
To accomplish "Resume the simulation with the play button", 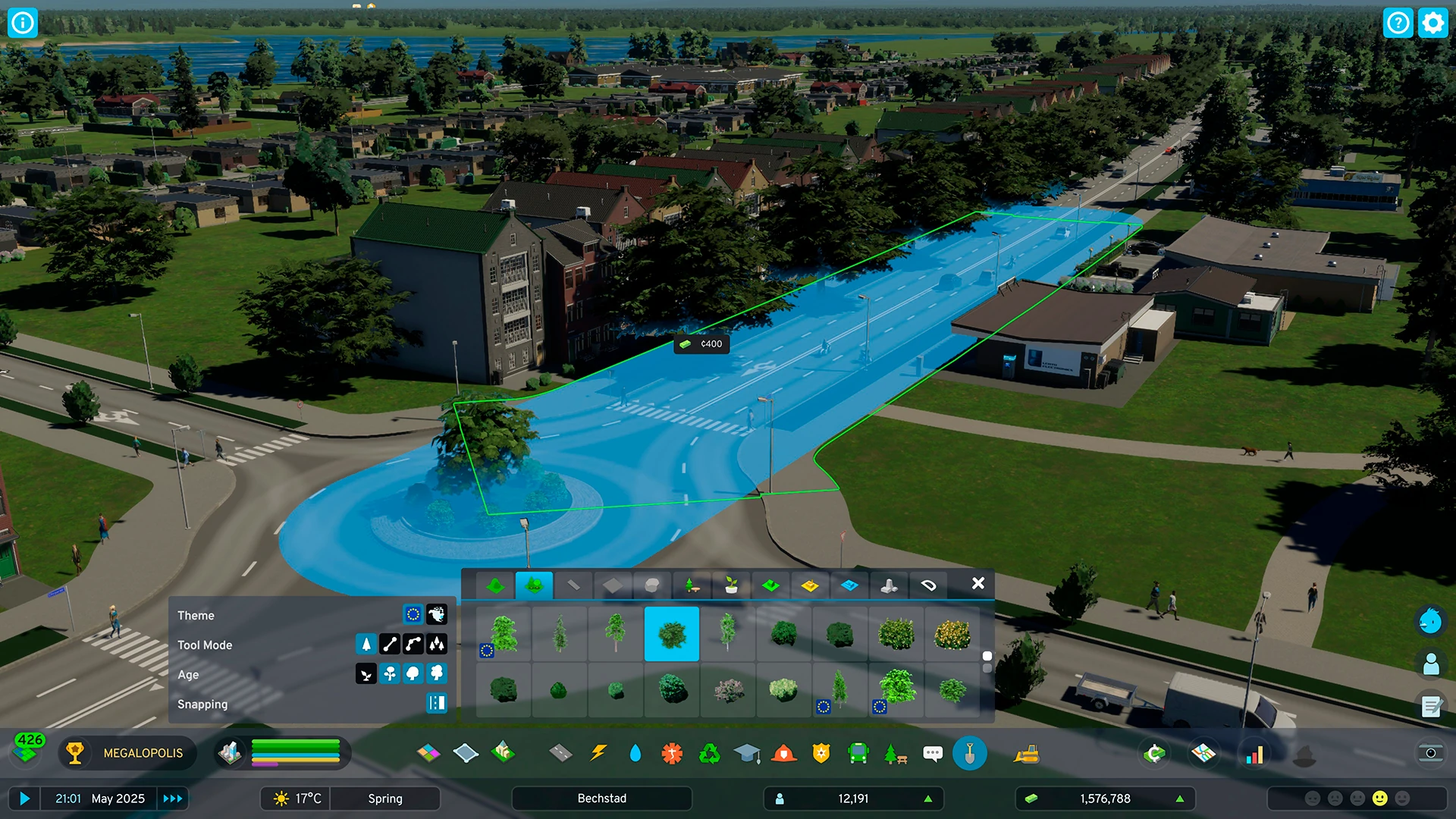I will click(24, 799).
